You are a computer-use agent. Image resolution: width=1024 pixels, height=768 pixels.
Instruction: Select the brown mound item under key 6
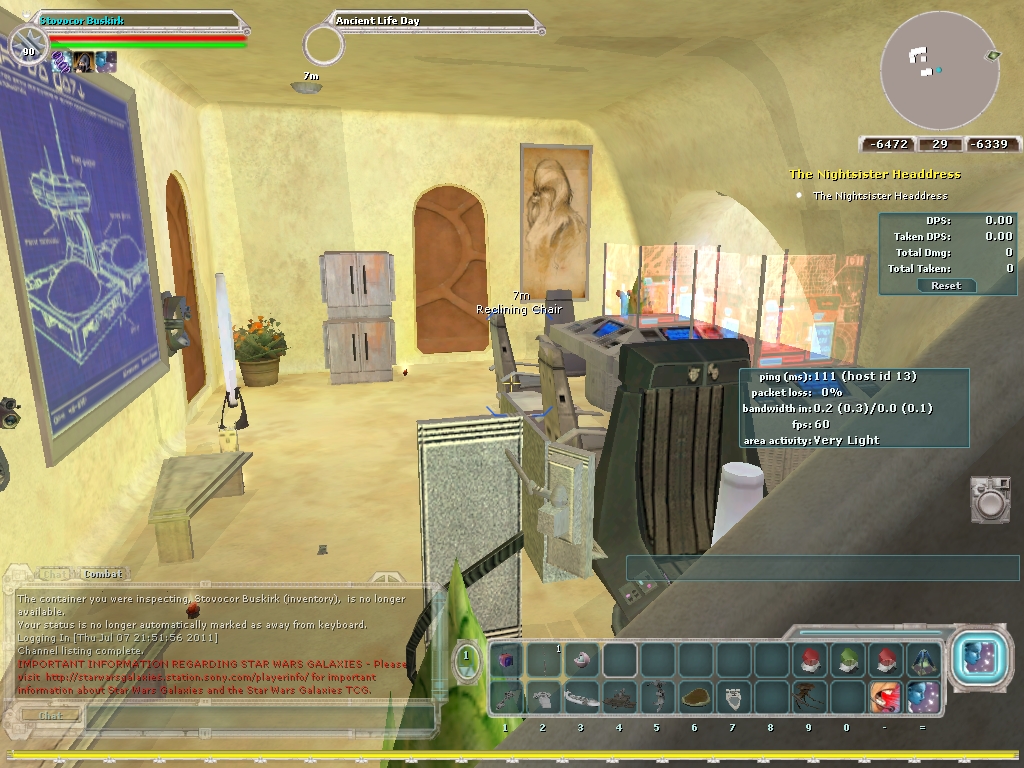(695, 696)
